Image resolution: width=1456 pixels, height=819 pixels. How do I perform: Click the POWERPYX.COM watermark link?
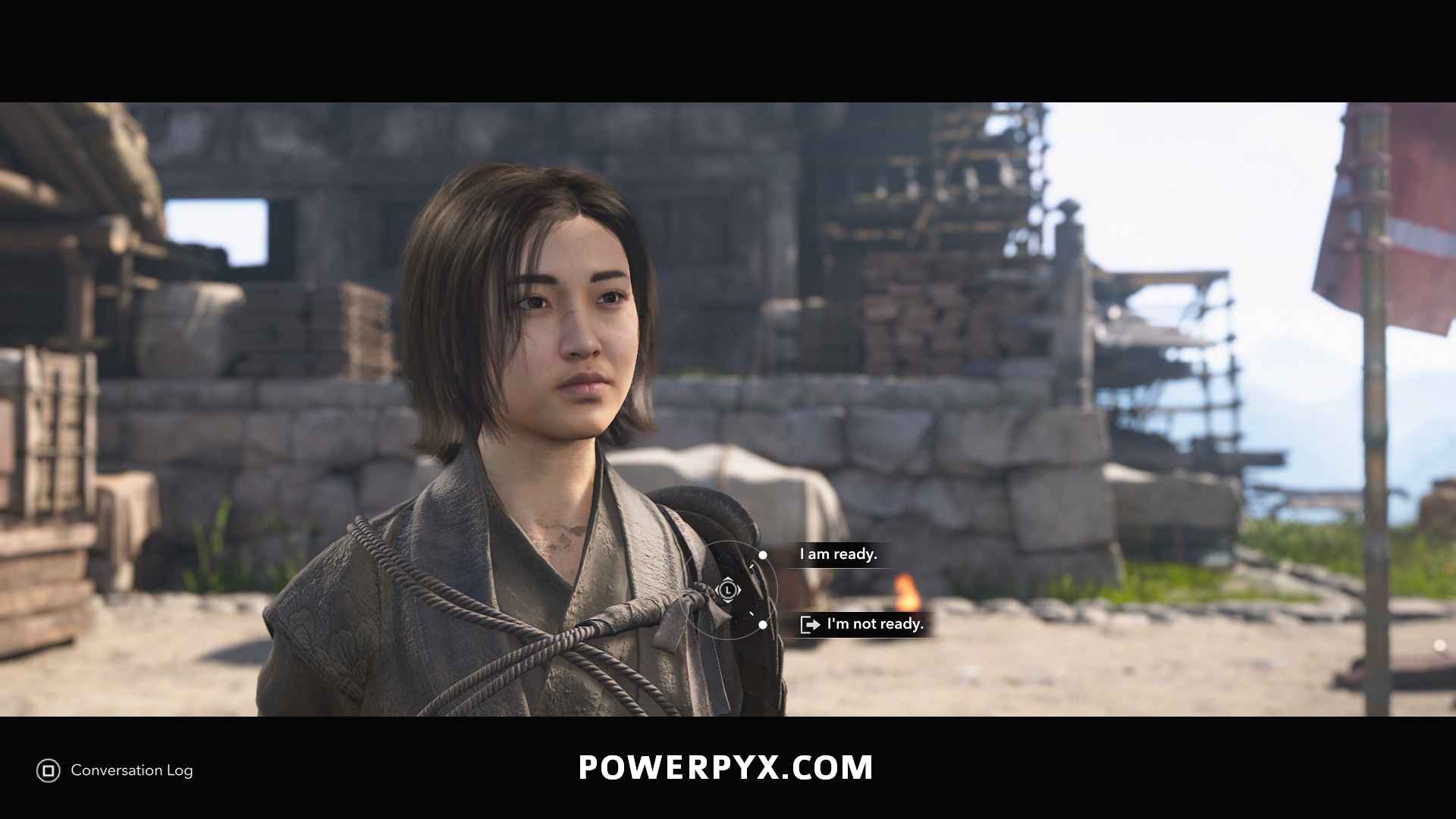[725, 767]
